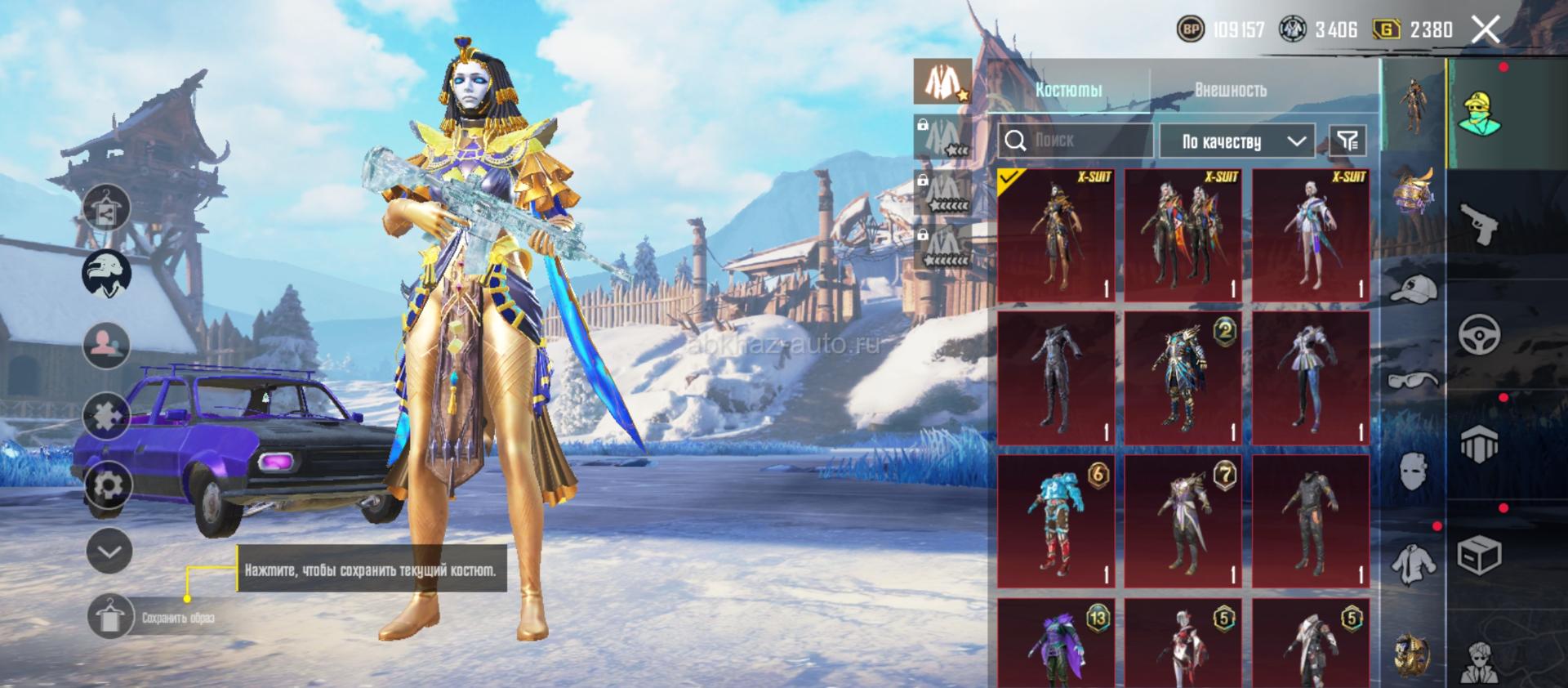The image size is (1568, 688).
Task: Open the steering wheel vehicles category
Action: [1479, 334]
